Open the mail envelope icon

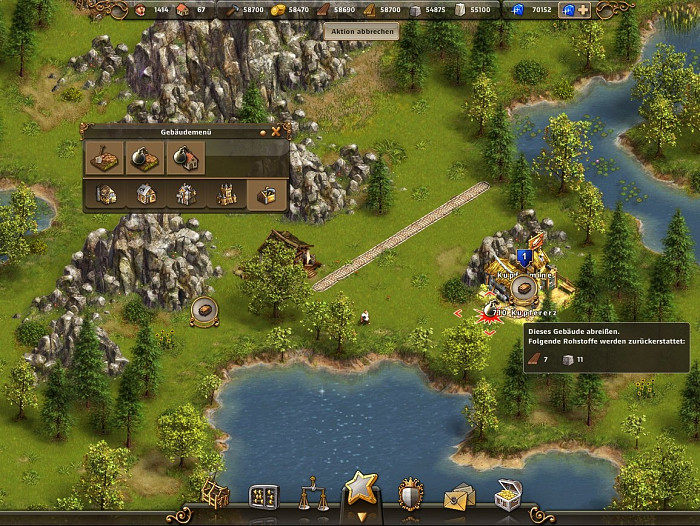[459, 495]
